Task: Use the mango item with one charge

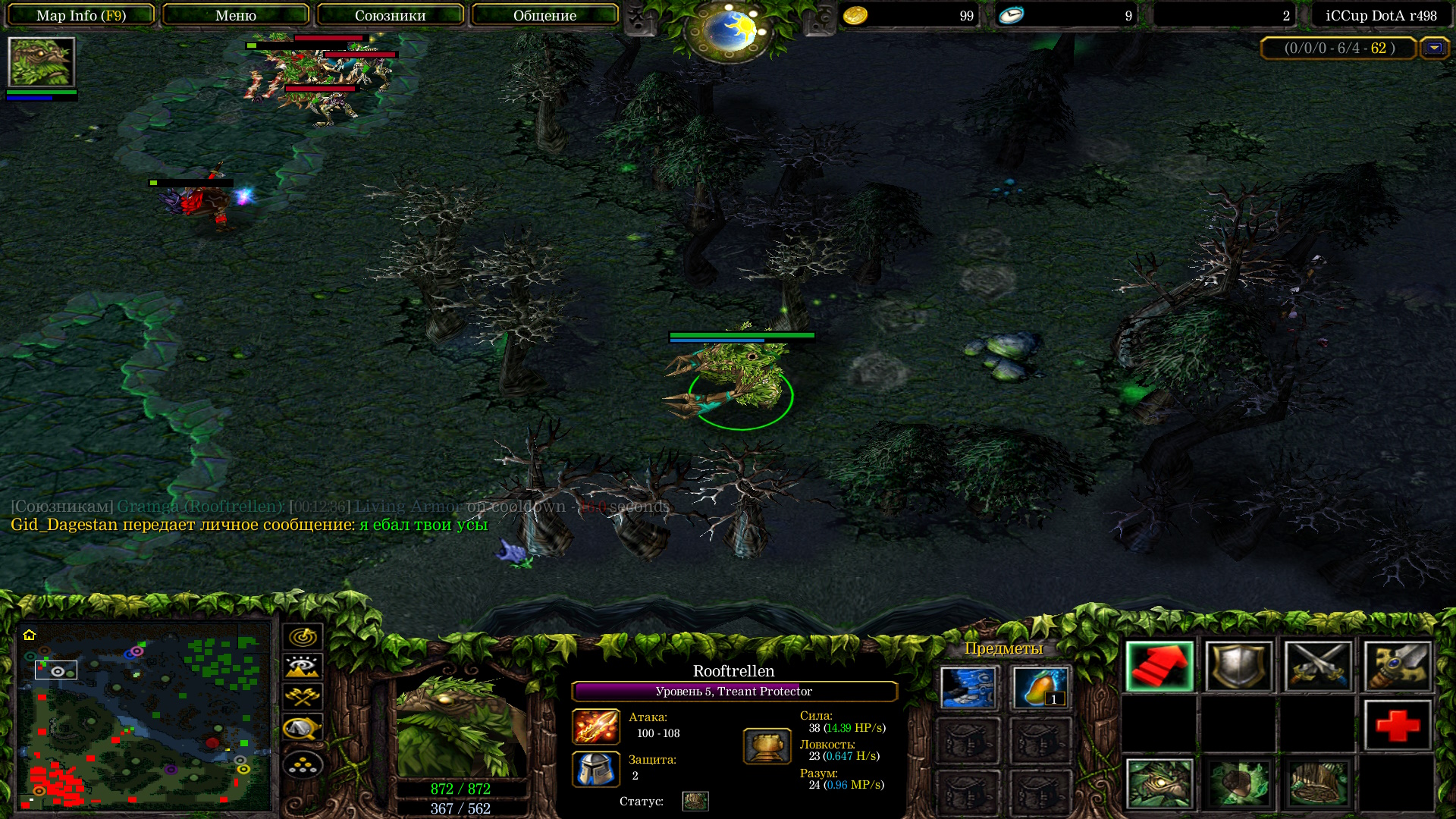Action: pos(1040,687)
